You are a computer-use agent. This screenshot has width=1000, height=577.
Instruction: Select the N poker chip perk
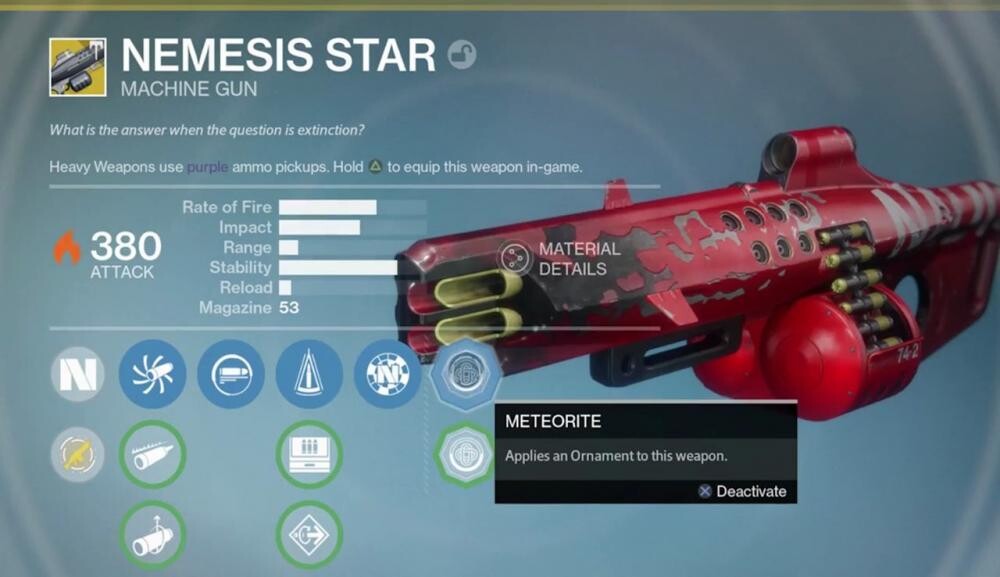tap(387, 374)
